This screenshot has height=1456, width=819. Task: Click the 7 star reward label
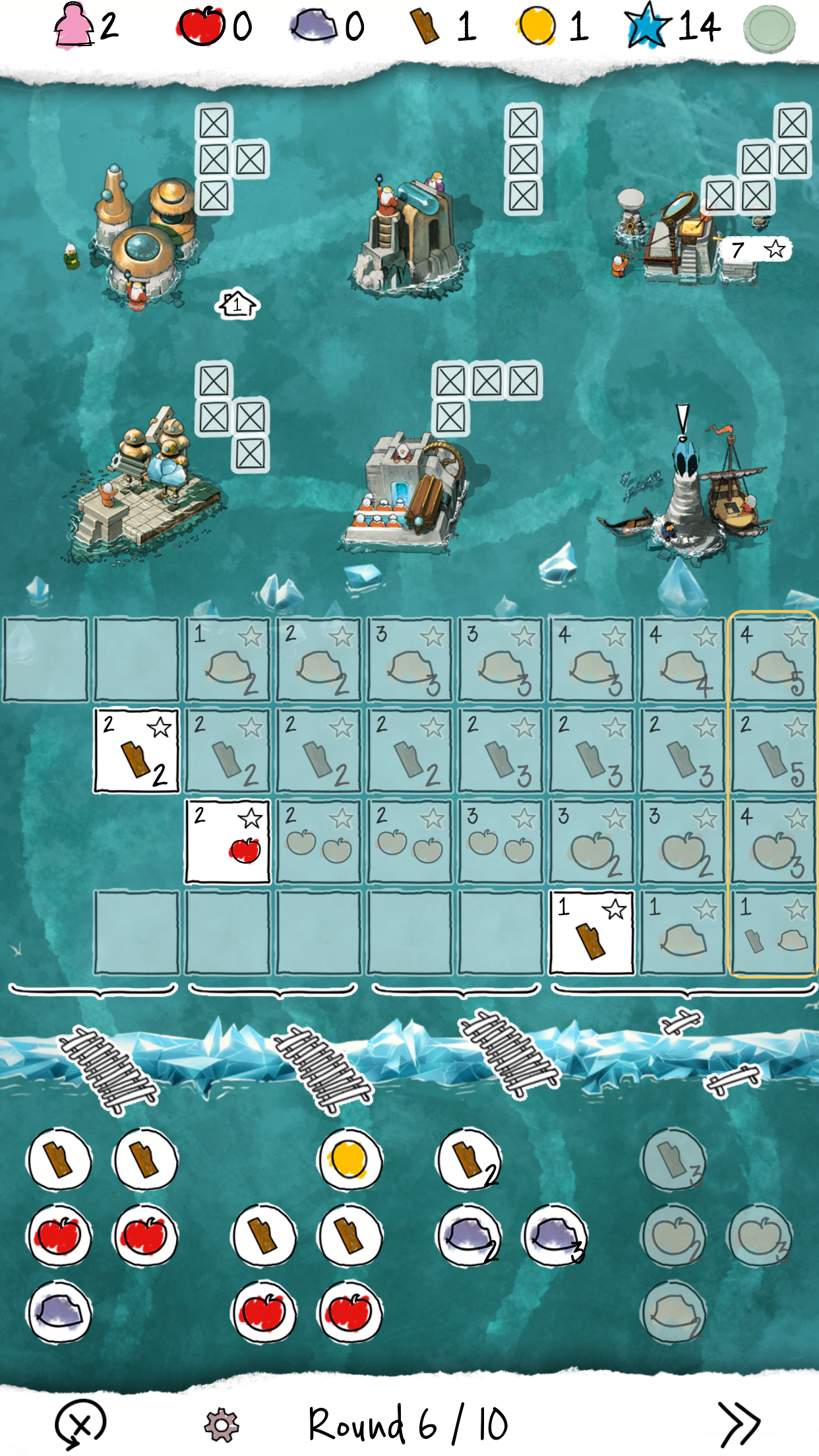[756, 250]
